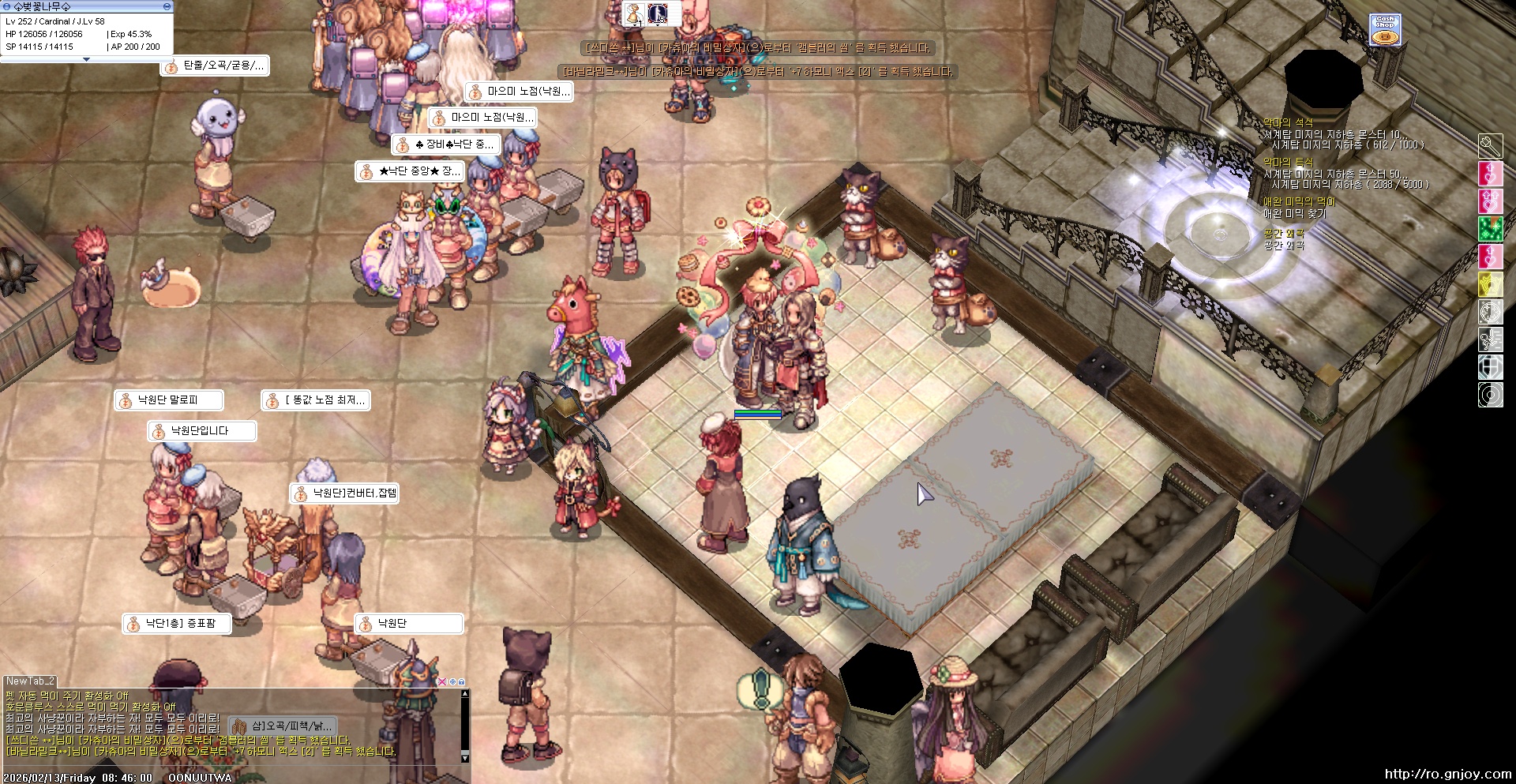Image resolution: width=1516 pixels, height=784 pixels.
Task: Open the ♣ 장비♣낙단 중 vendor shop
Action: [x=446, y=144]
